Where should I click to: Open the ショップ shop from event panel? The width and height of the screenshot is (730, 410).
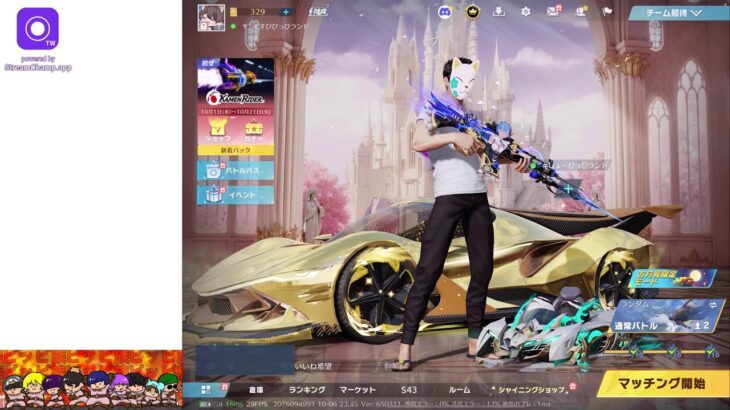(x=218, y=132)
